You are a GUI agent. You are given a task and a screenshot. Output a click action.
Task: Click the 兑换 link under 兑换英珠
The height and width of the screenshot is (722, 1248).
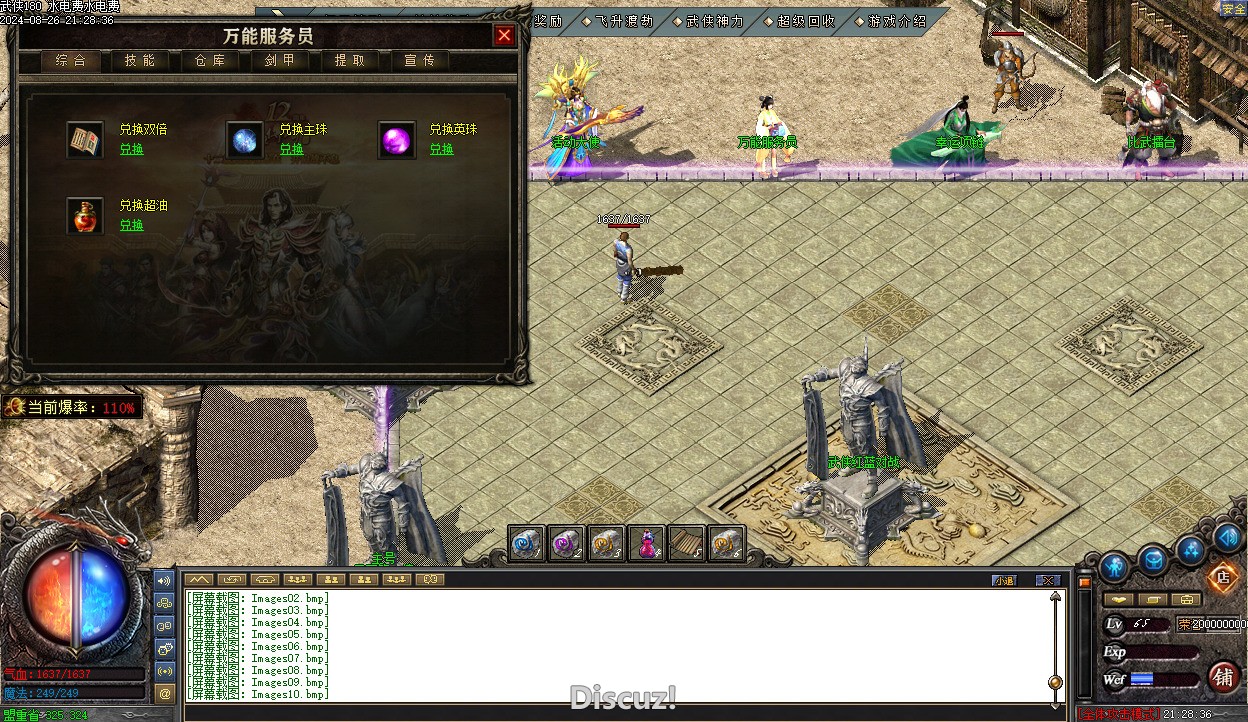click(x=441, y=149)
